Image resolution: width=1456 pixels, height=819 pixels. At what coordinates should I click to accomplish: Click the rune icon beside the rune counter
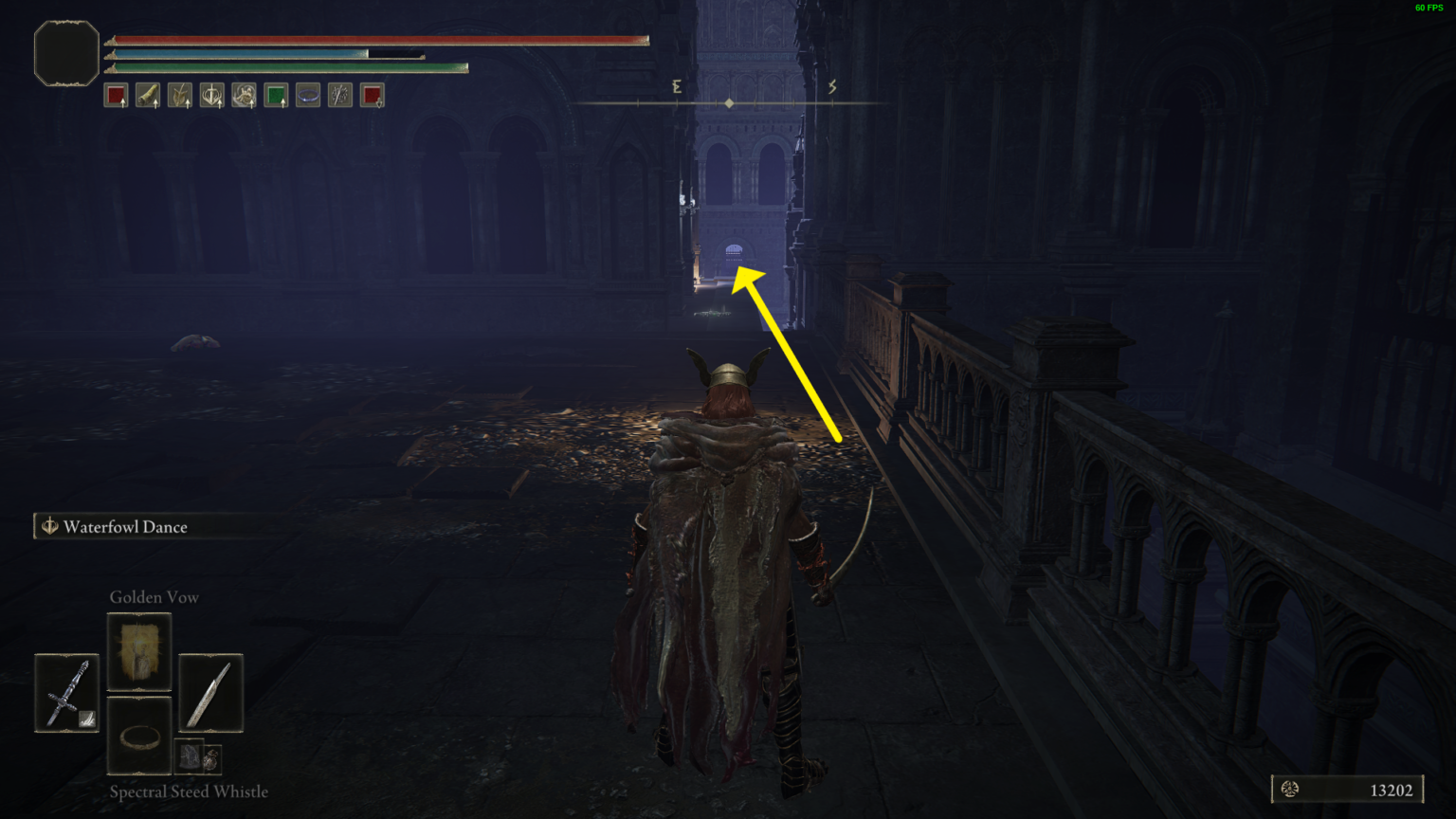1291,789
